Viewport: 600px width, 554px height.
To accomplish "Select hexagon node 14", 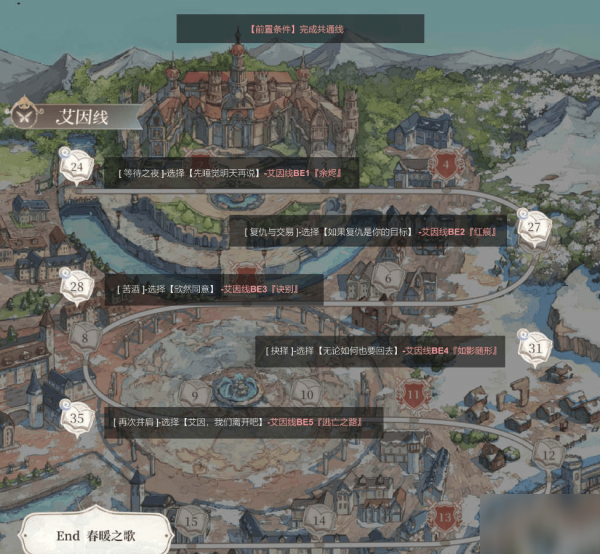I will [x=320, y=519].
